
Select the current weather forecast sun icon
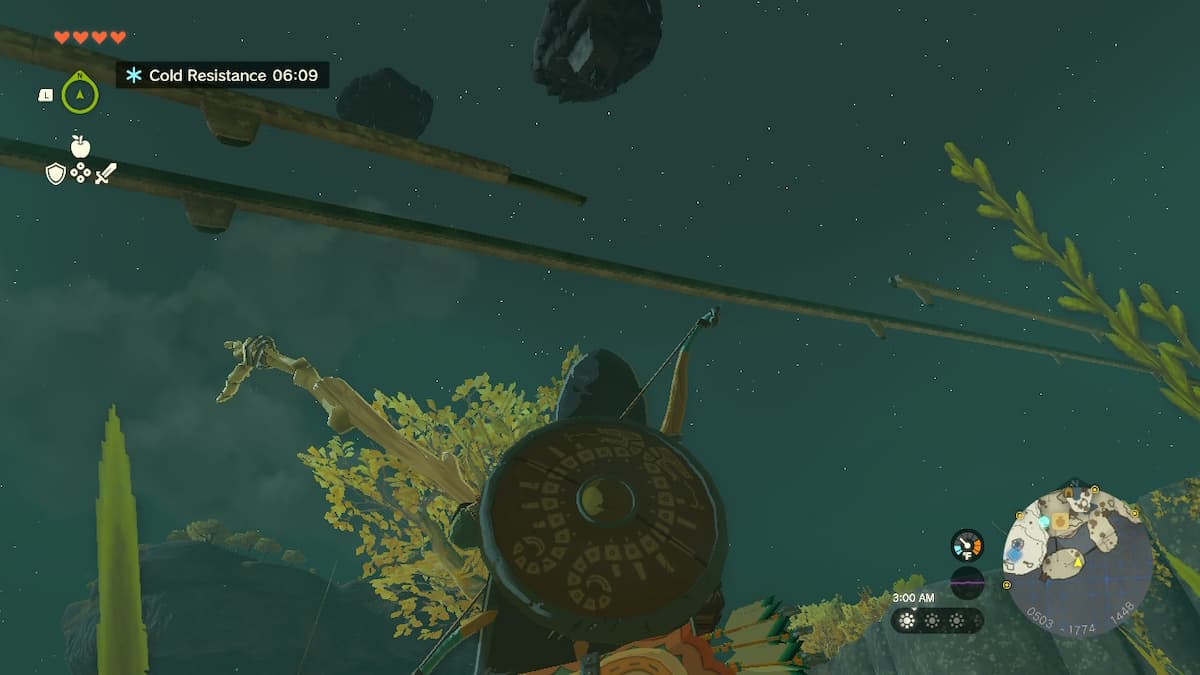coord(908,620)
